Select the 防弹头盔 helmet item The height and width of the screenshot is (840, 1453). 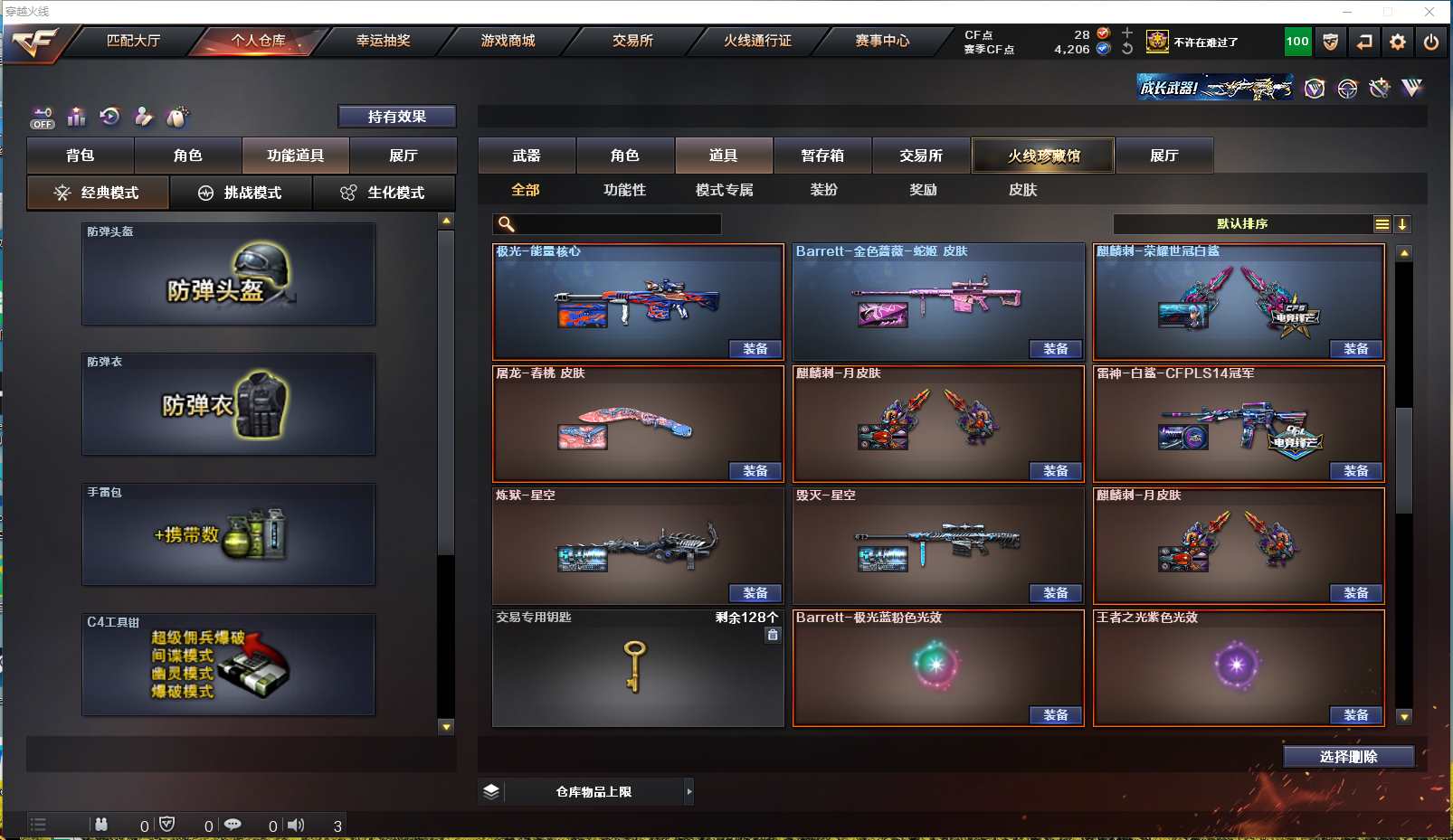click(228, 275)
